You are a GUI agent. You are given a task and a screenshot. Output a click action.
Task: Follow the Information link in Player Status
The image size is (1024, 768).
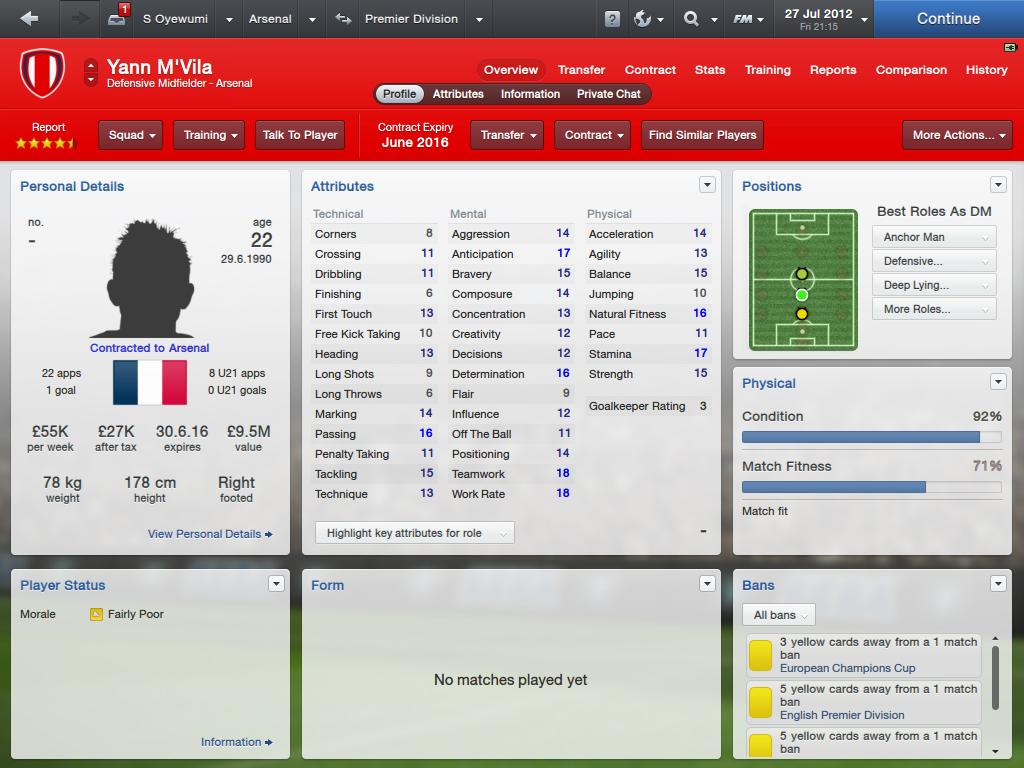[236, 742]
